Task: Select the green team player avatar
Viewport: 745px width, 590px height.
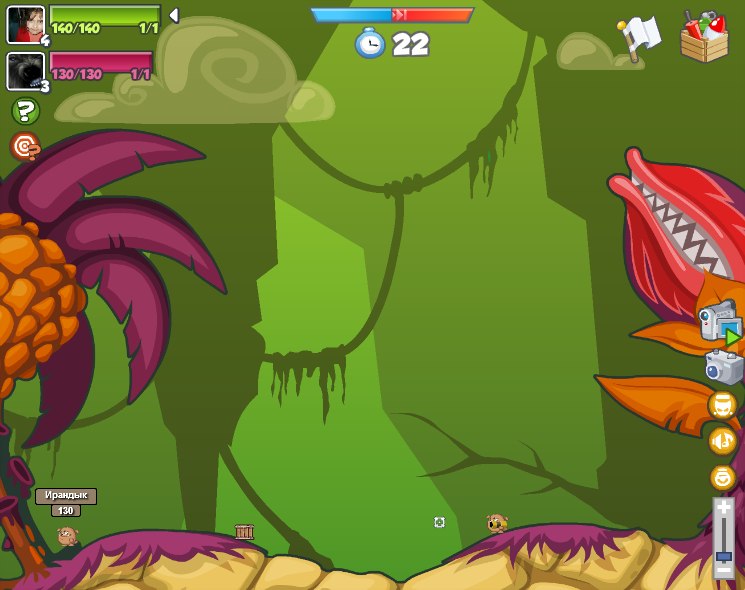Action: (x=25, y=25)
